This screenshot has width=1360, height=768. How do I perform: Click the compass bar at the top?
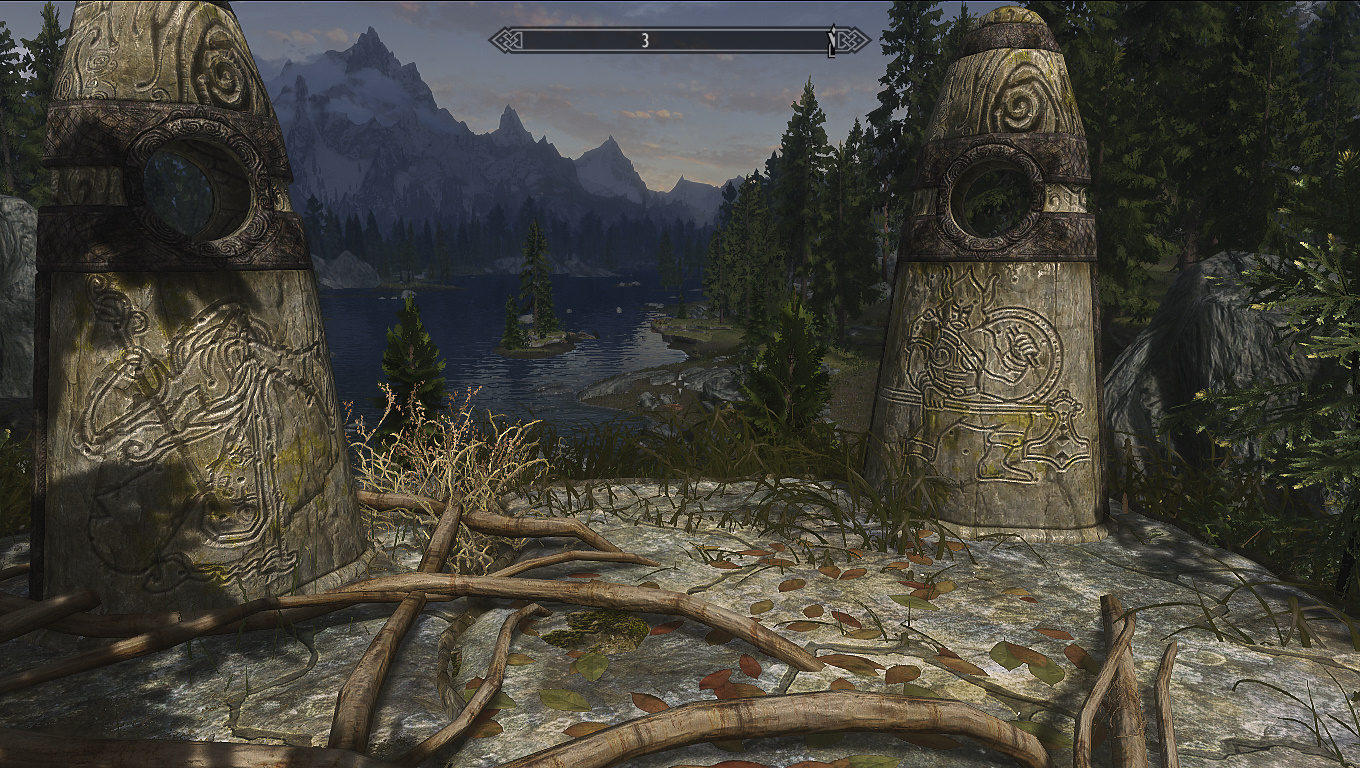679,40
